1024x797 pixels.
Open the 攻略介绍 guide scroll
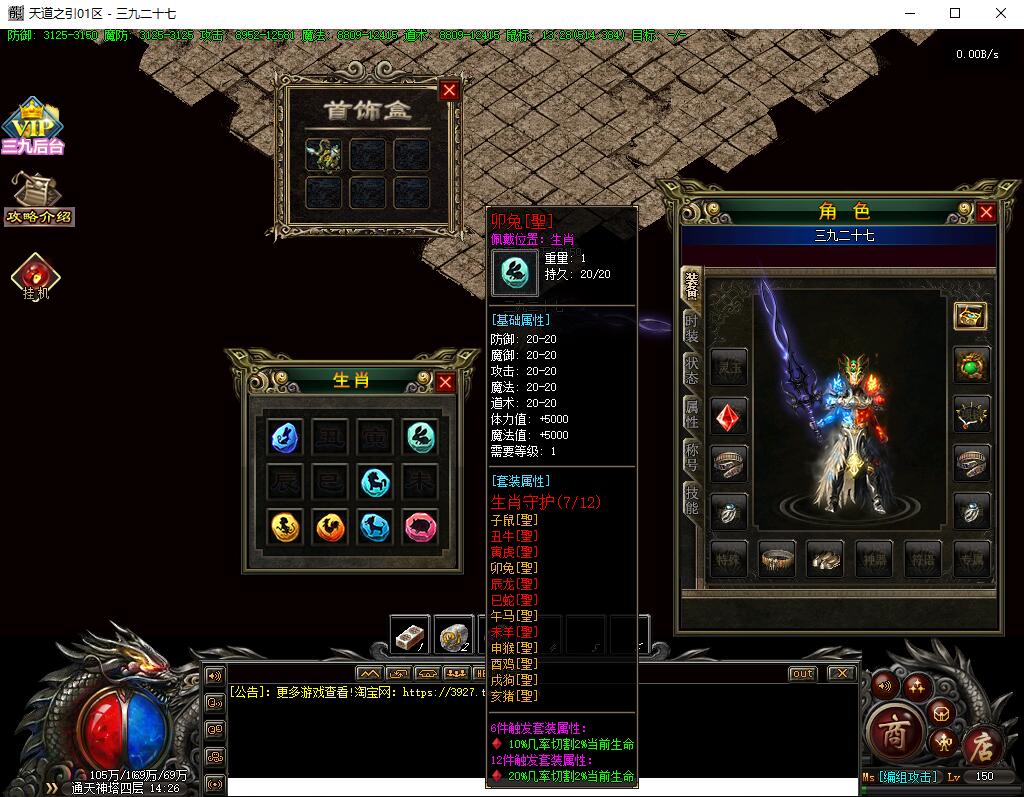pyautogui.click(x=39, y=200)
